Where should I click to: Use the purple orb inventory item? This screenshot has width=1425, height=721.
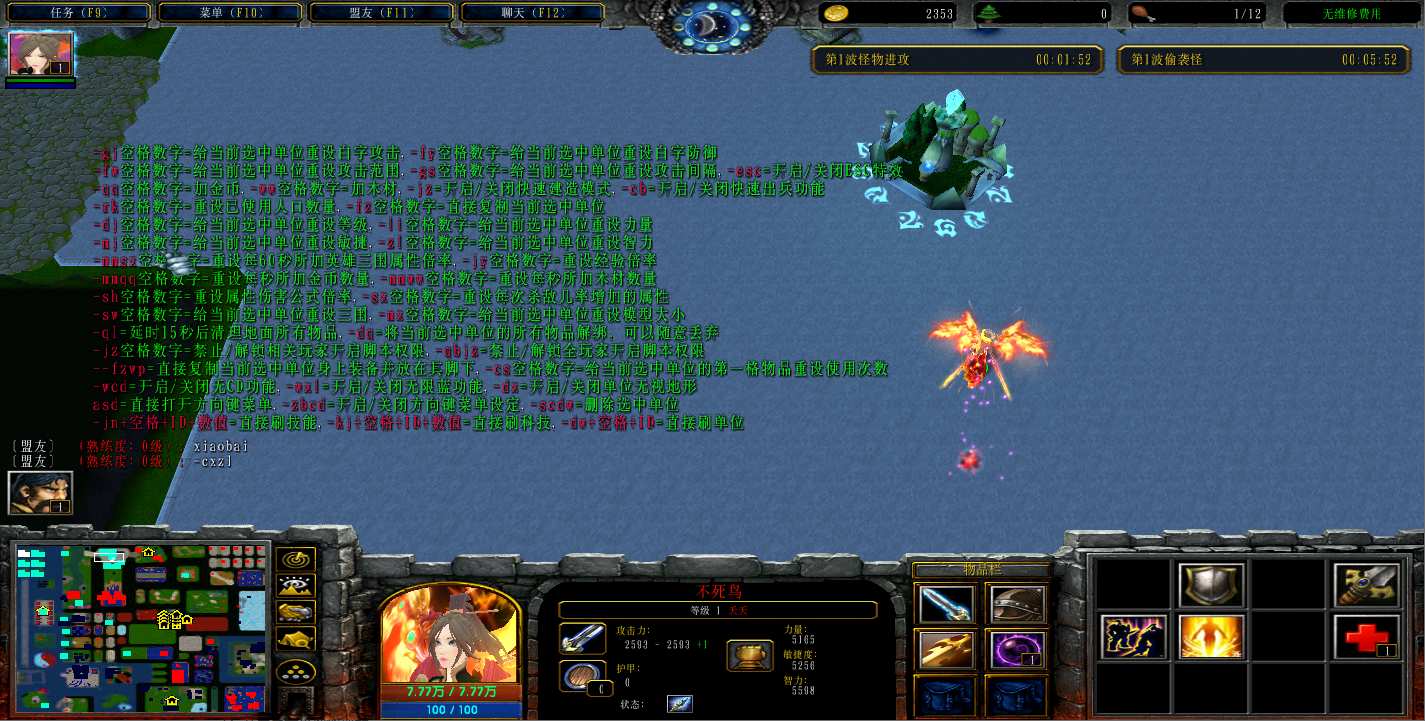pos(1016,650)
